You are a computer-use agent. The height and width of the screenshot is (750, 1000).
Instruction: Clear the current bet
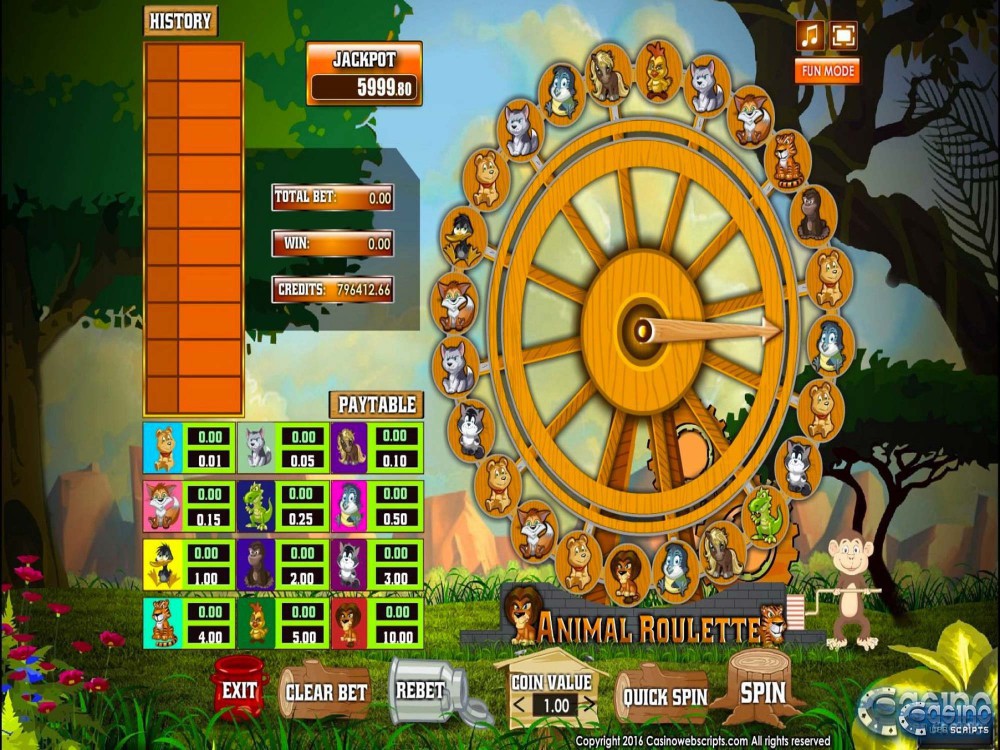(x=325, y=692)
